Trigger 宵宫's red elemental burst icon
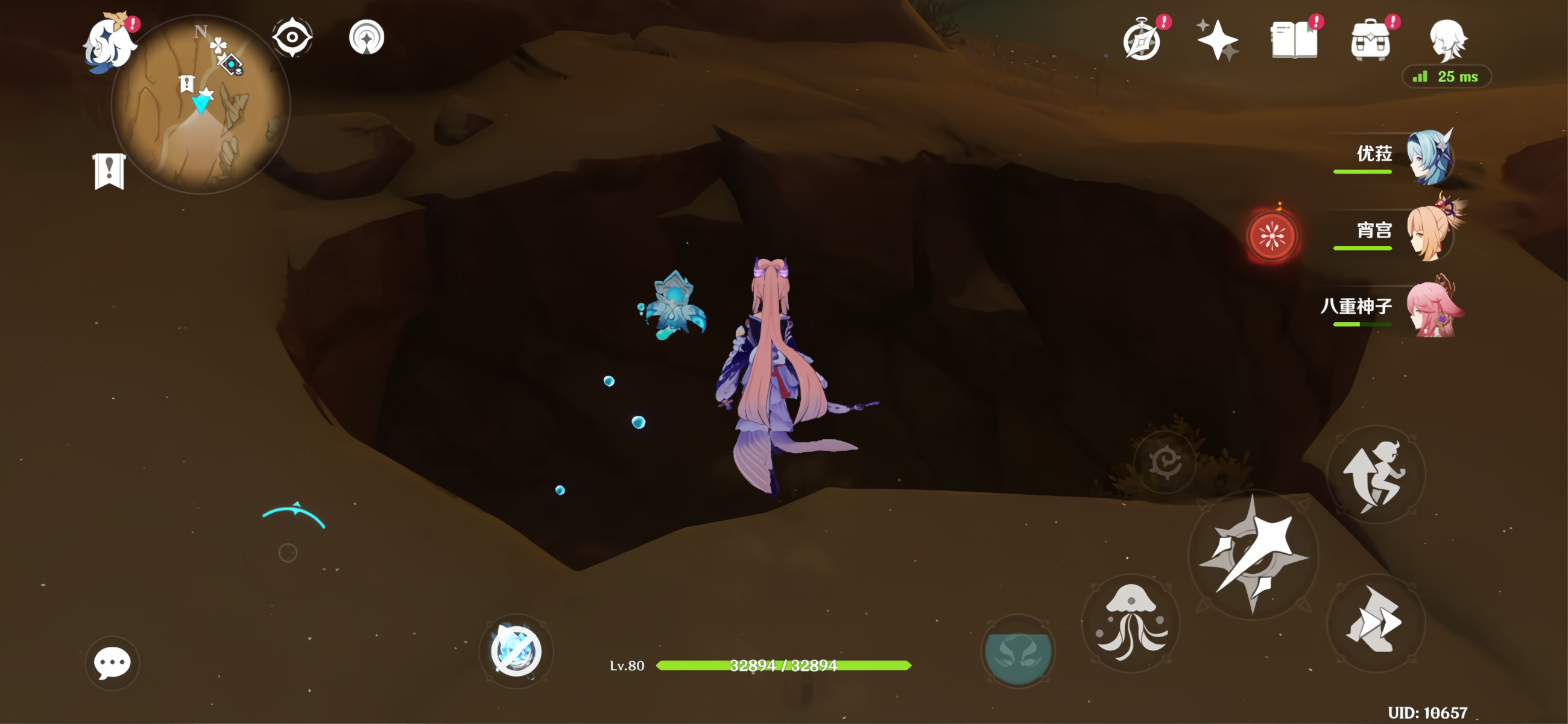 tap(1271, 236)
